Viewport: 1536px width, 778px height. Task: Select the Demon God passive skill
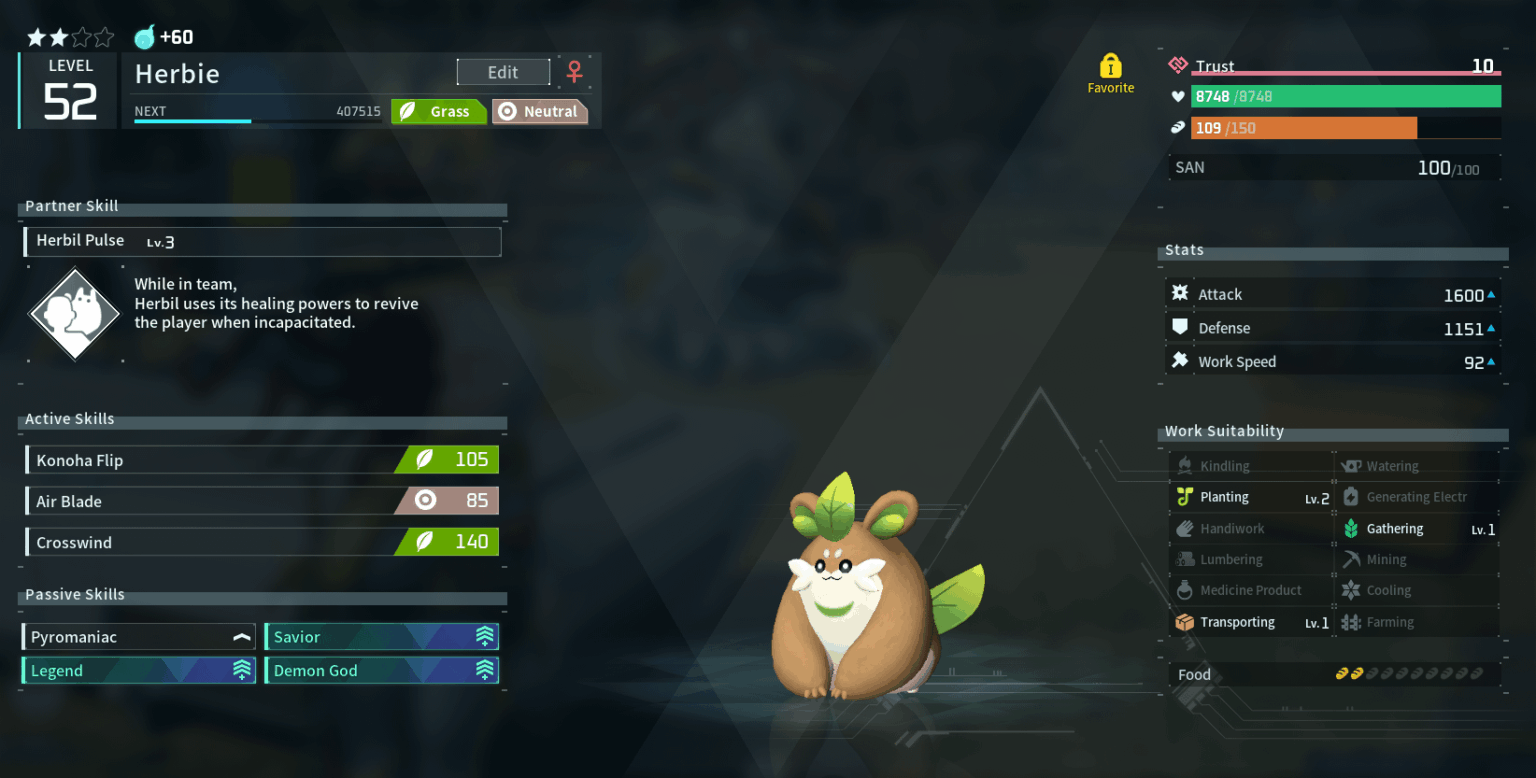pos(381,670)
